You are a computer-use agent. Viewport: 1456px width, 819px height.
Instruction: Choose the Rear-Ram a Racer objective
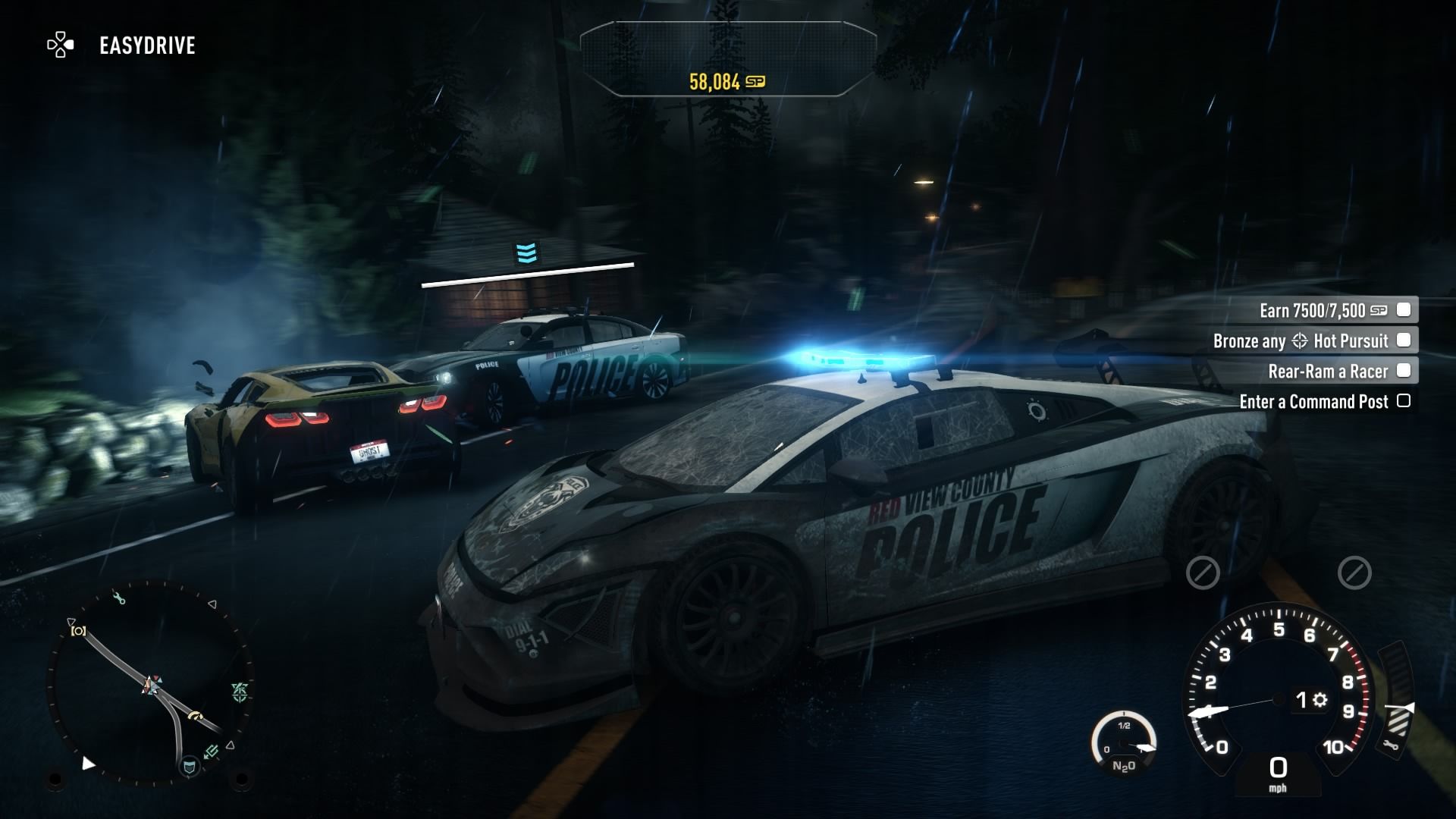[x=1327, y=371]
